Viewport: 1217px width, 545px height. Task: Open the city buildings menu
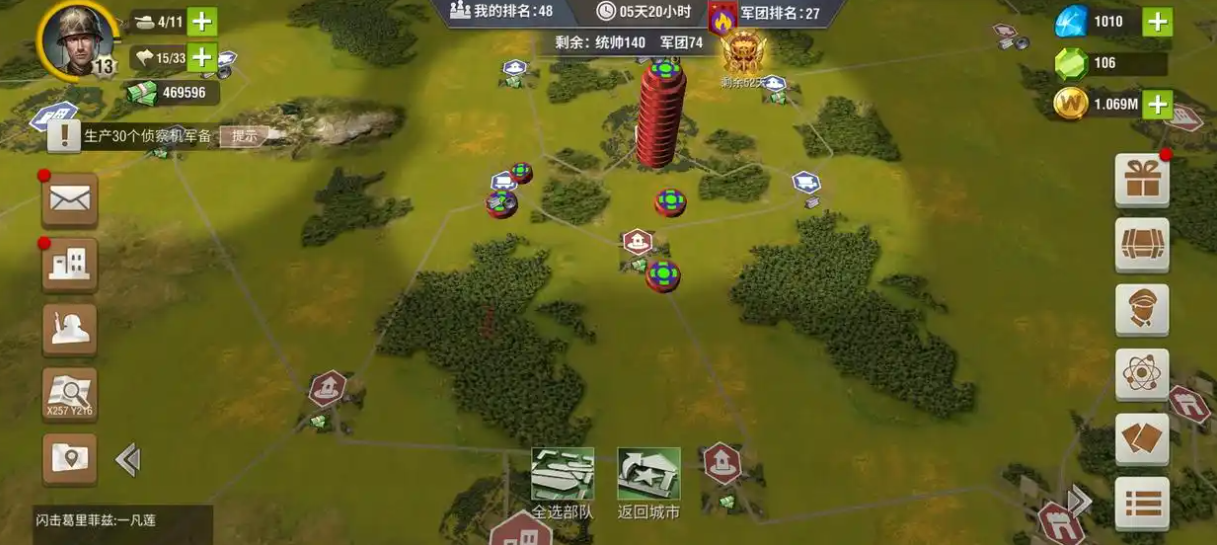tap(69, 264)
